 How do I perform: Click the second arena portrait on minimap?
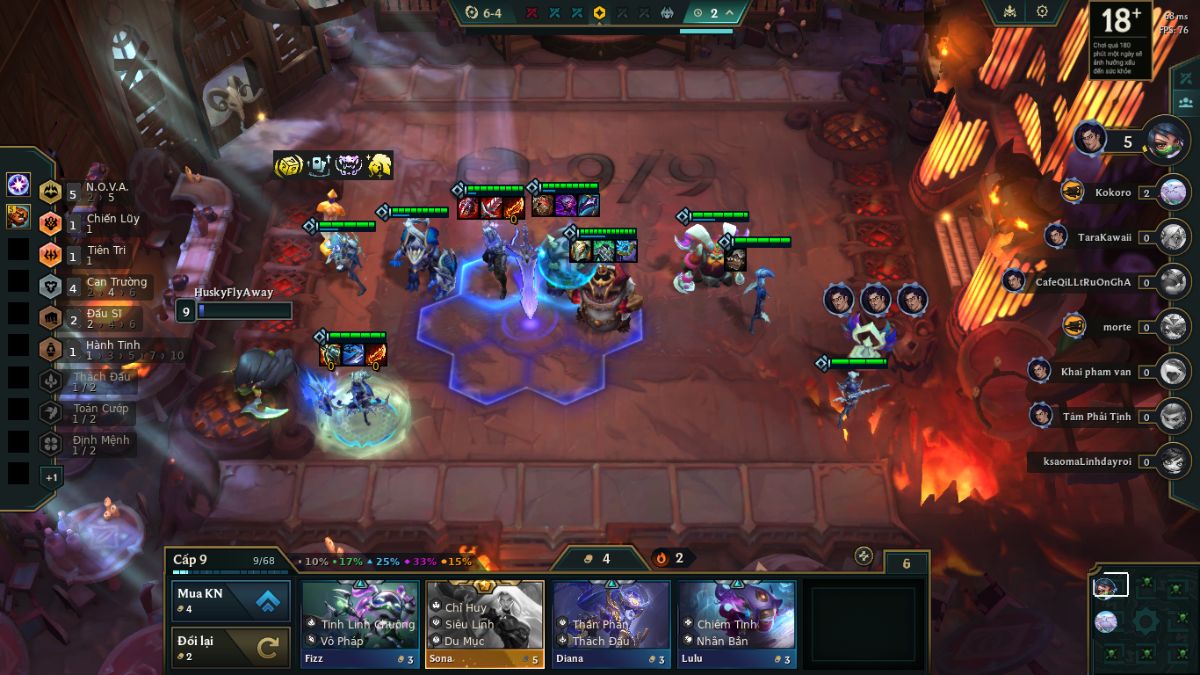(1105, 621)
